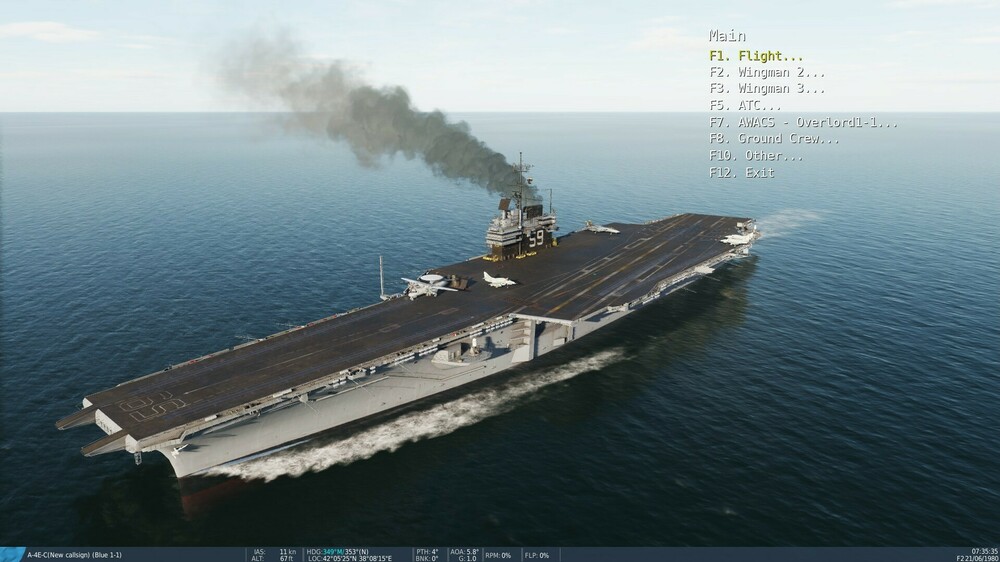1000x562 pixels.
Task: Open the Ground Crew menu
Action: click(x=774, y=139)
